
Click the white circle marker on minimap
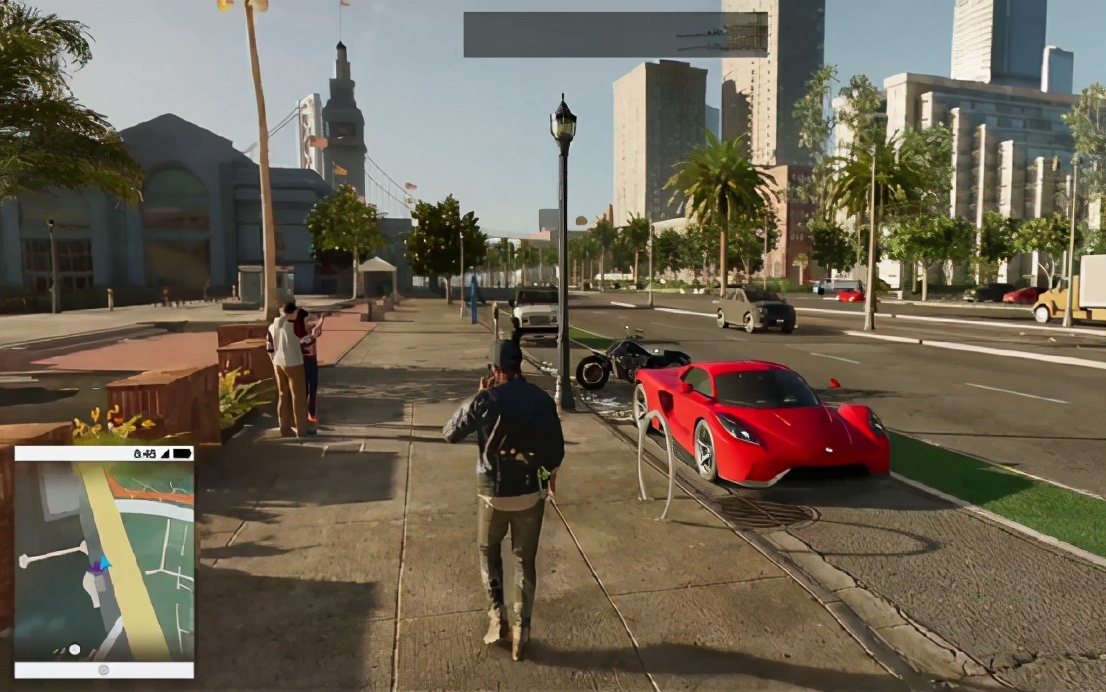(74, 649)
